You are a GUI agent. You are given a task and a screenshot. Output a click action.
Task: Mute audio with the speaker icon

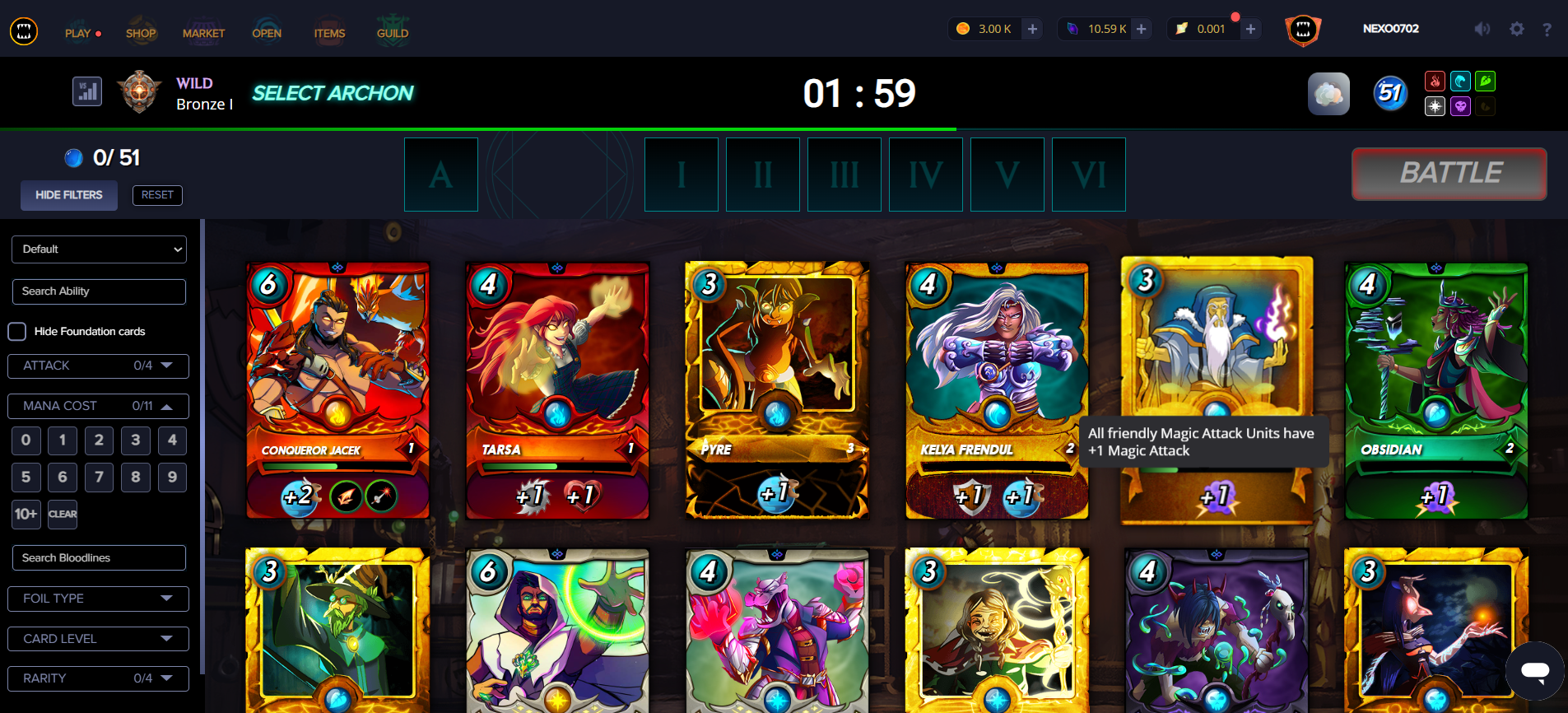(1482, 29)
